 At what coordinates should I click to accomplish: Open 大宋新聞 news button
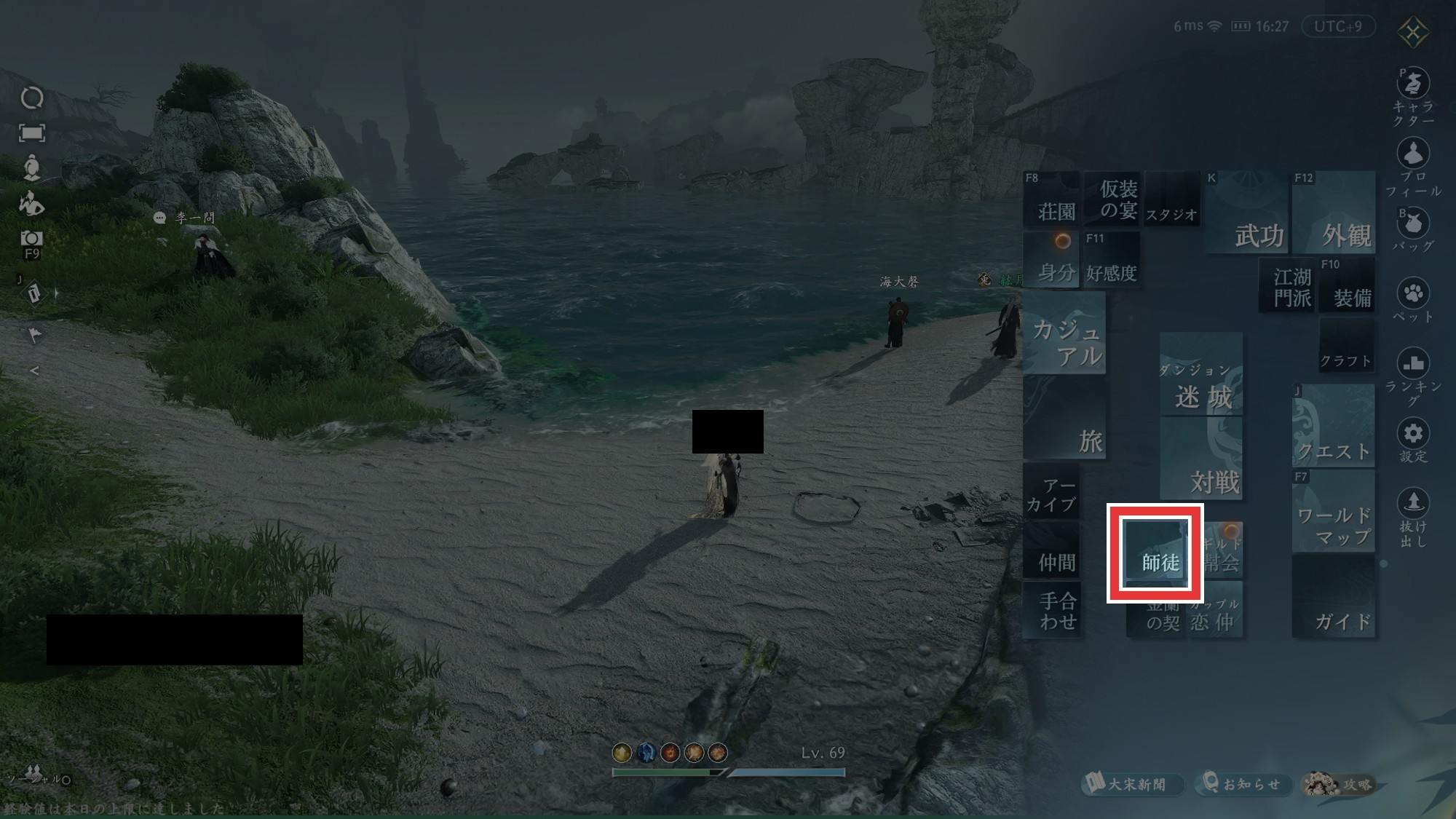pos(1131,784)
